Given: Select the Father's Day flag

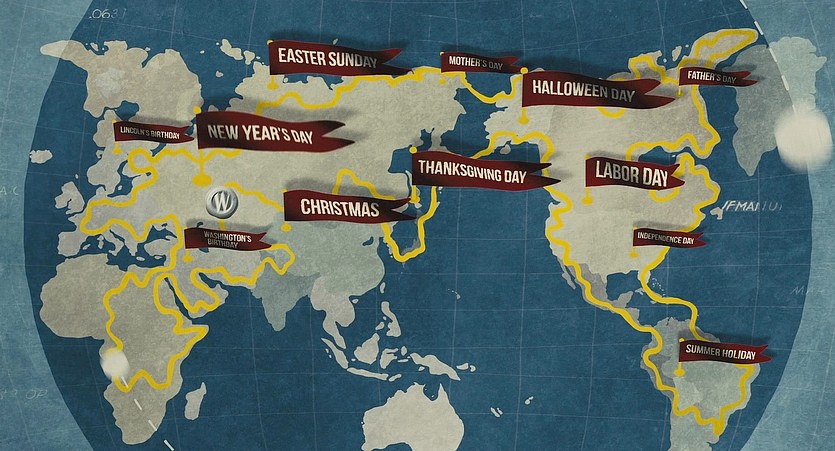Looking at the screenshot, I should coord(710,76).
